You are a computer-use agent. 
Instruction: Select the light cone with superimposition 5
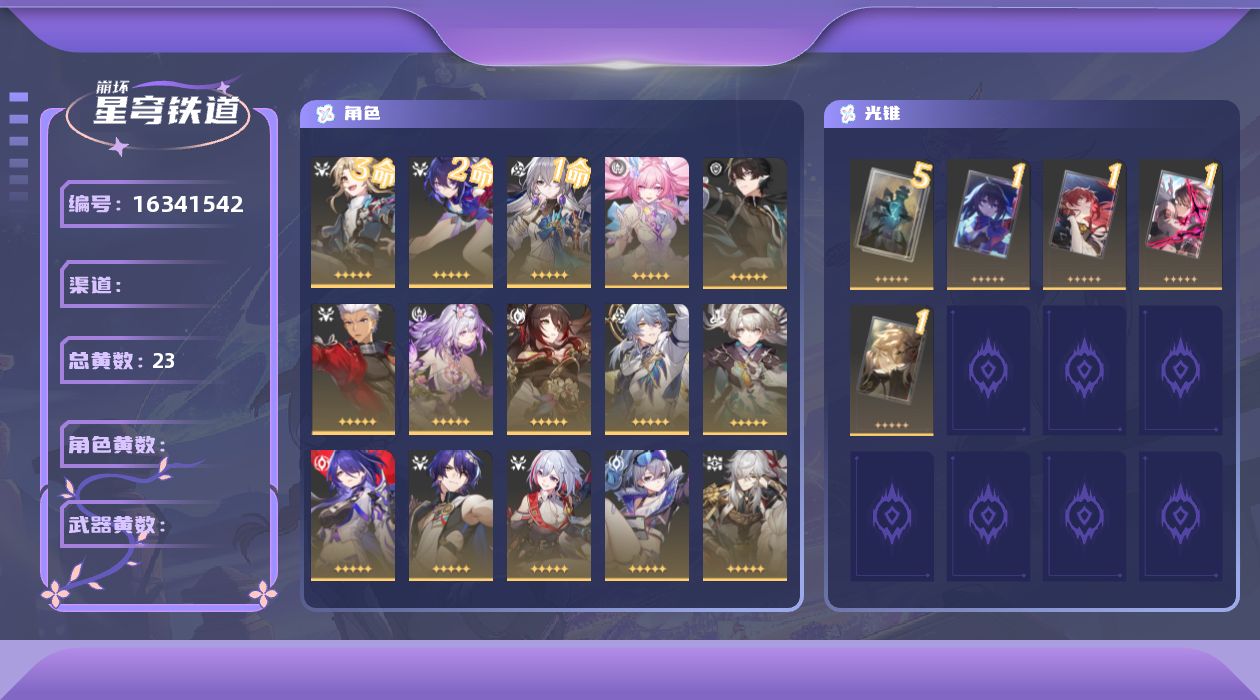[x=891, y=223]
